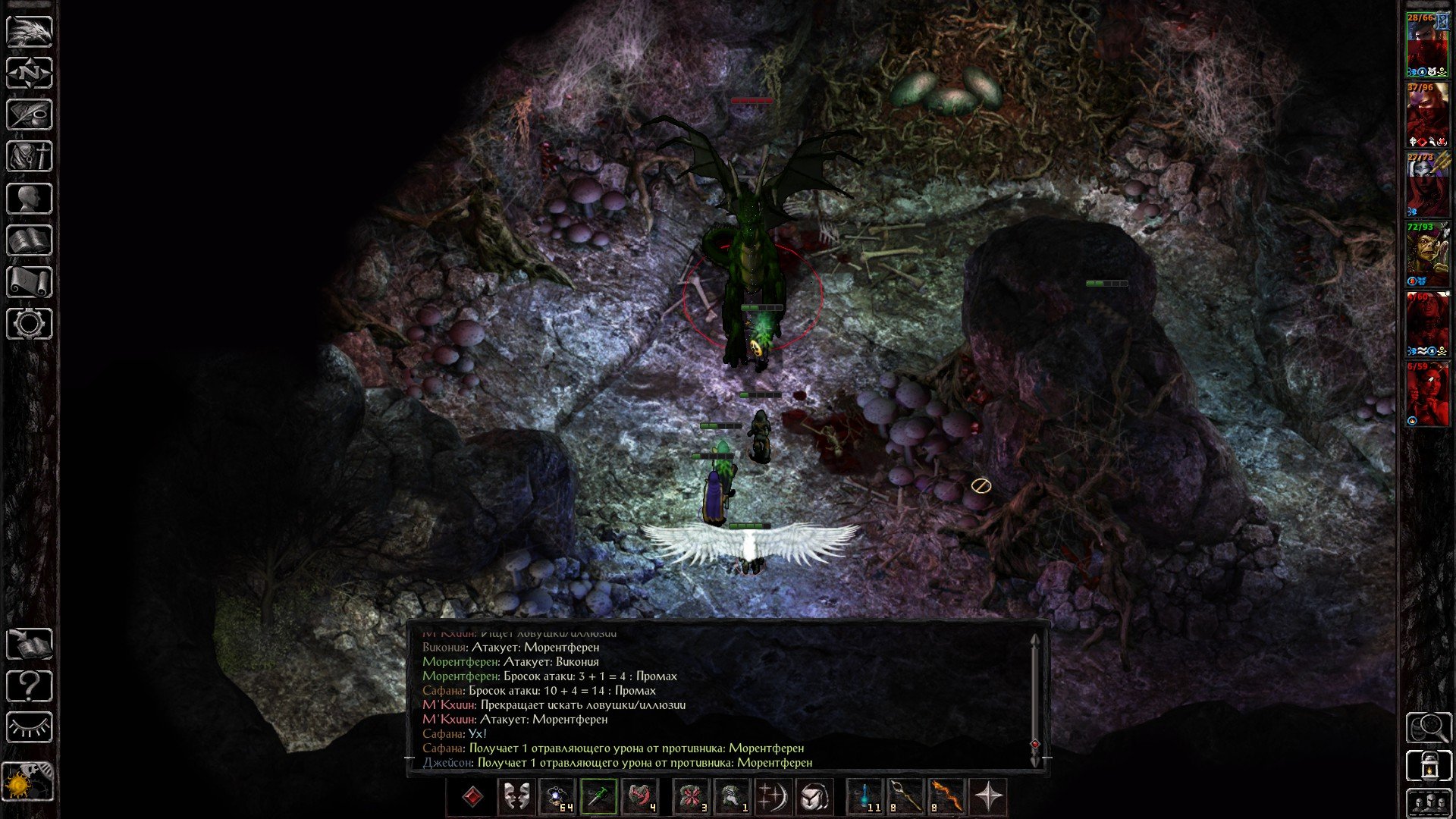Image resolution: width=1456 pixels, height=819 pixels.
Task: Click the eagle head button
Action: 30,31
